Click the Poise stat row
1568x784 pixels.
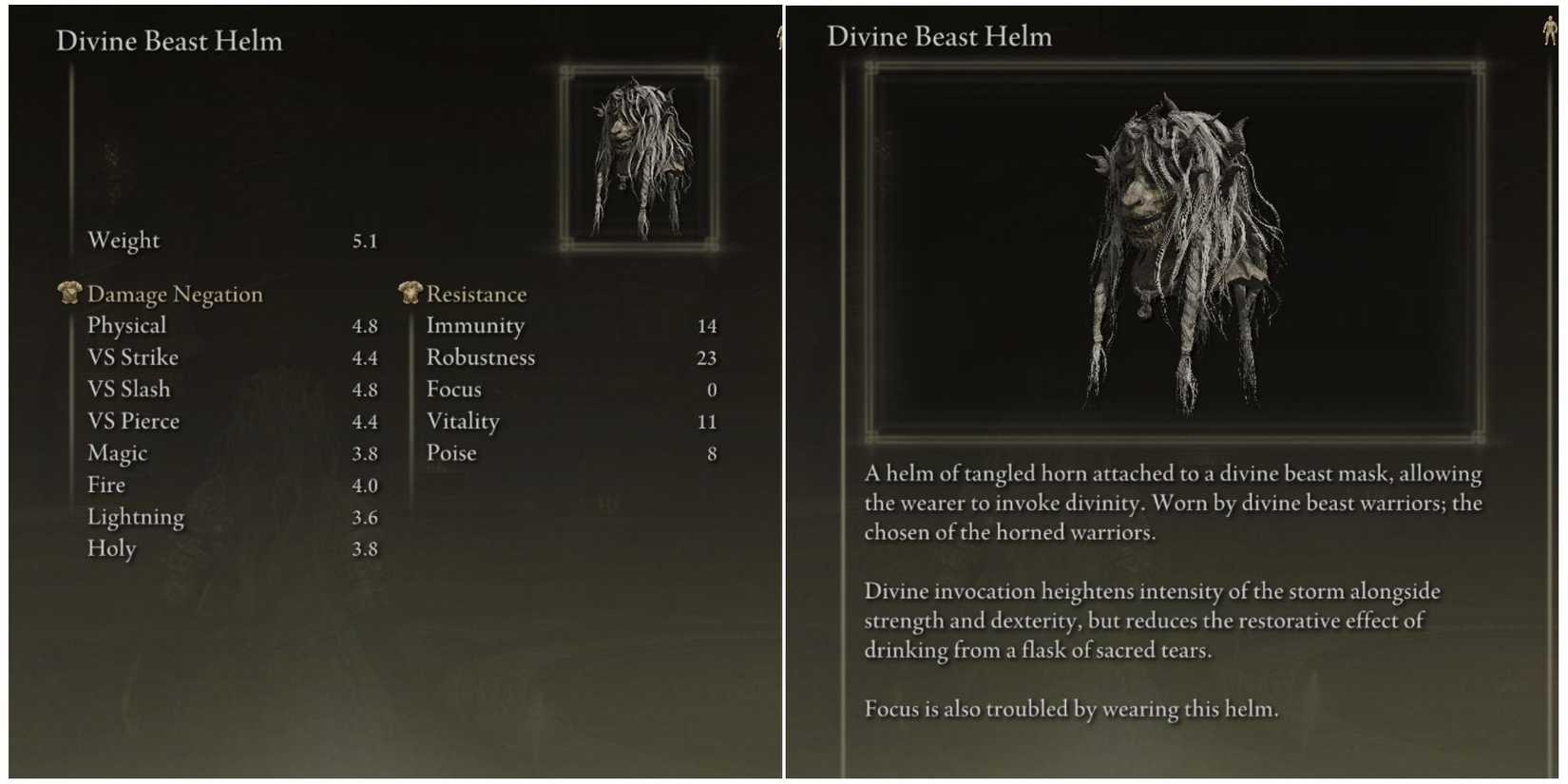click(x=451, y=452)
